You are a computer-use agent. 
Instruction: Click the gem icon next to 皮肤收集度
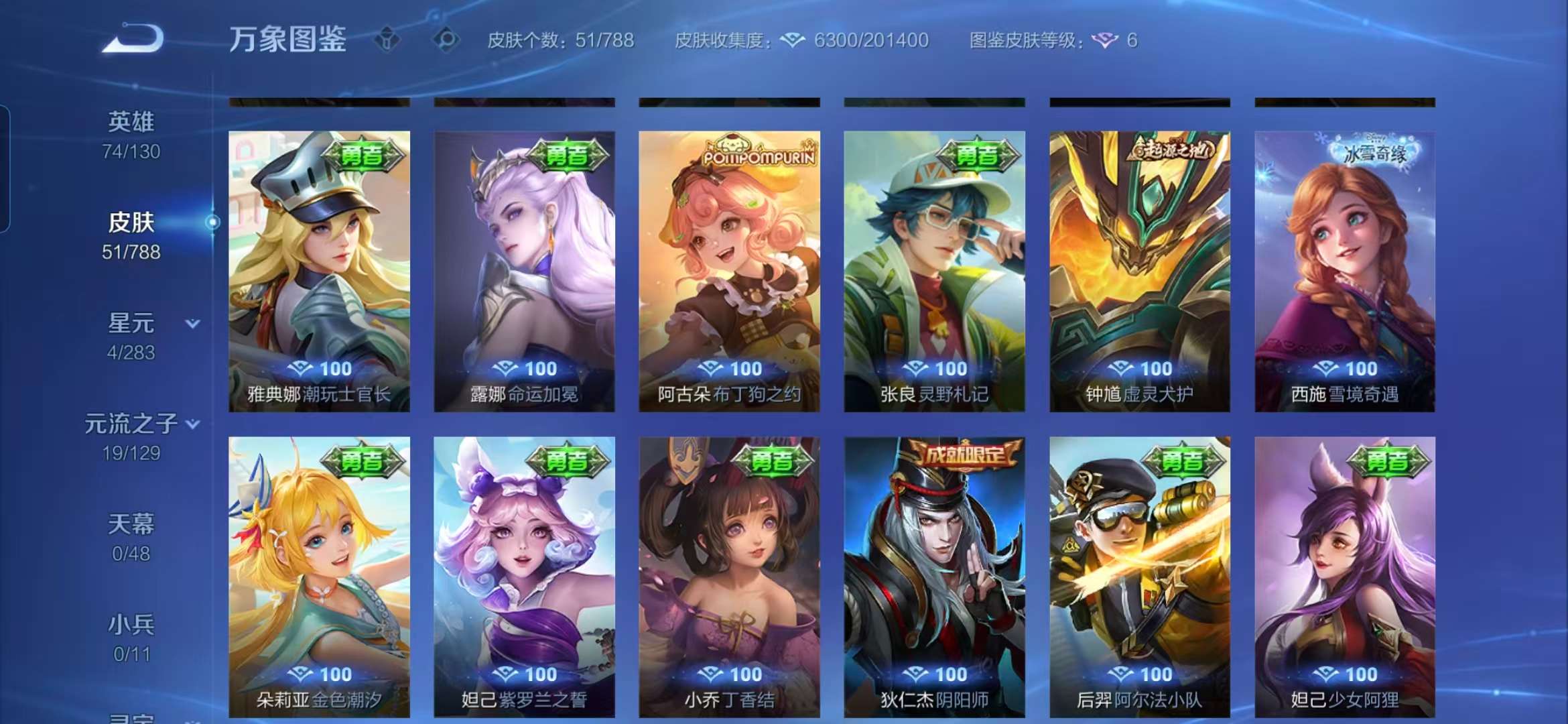pos(793,42)
